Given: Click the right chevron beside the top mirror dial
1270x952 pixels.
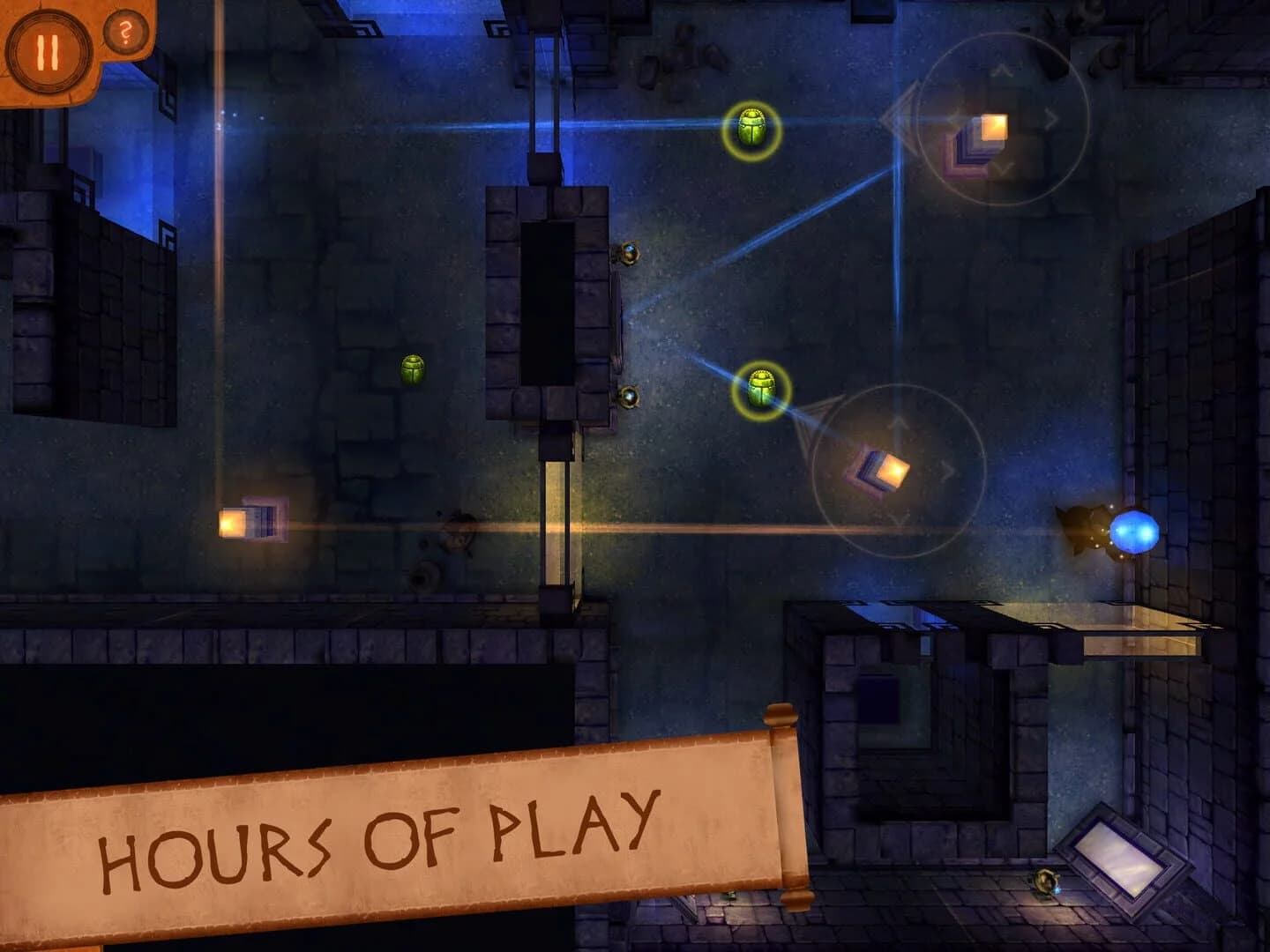Looking at the screenshot, I should point(1052,117).
